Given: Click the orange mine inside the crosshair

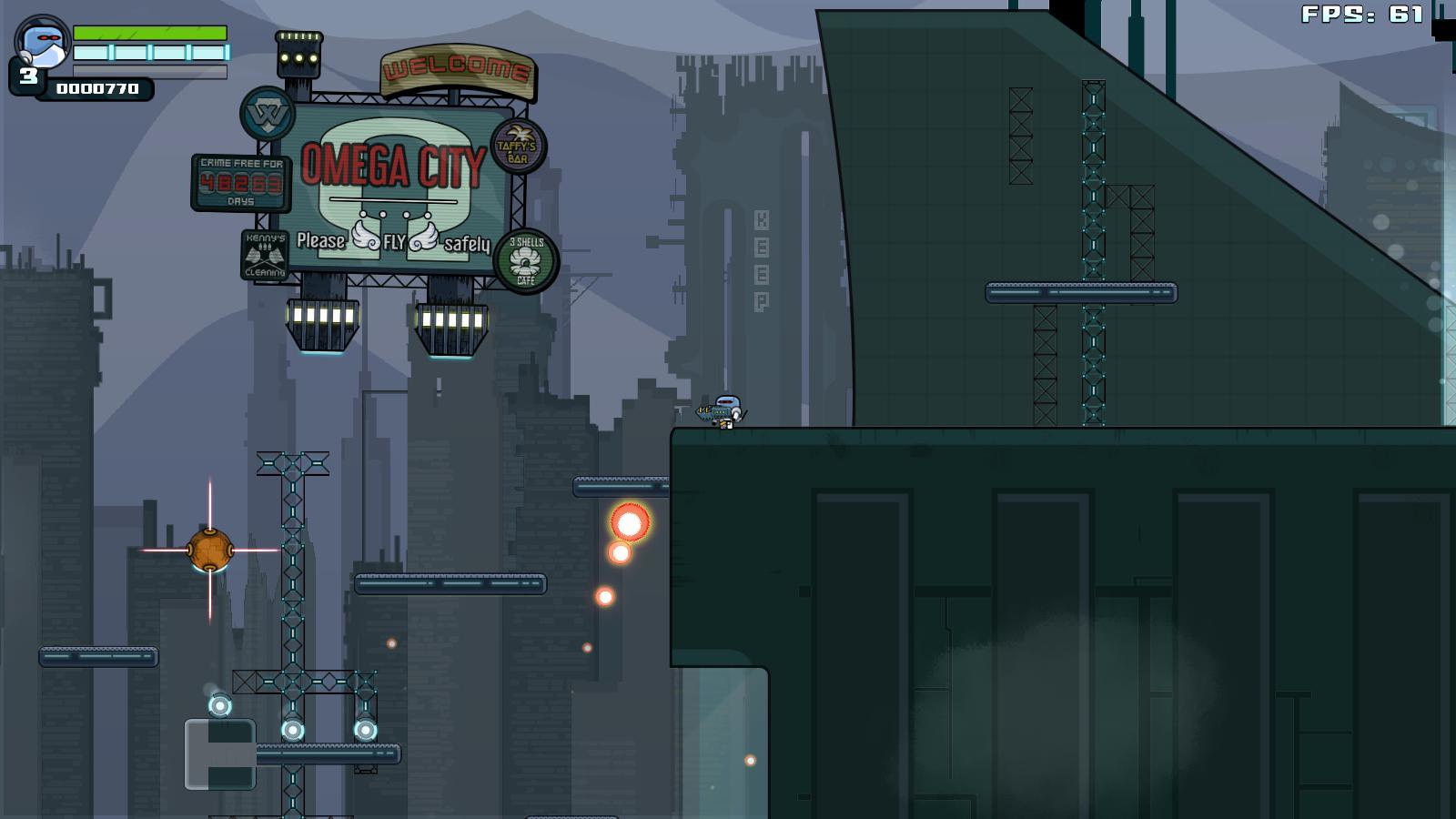Looking at the screenshot, I should click(211, 549).
